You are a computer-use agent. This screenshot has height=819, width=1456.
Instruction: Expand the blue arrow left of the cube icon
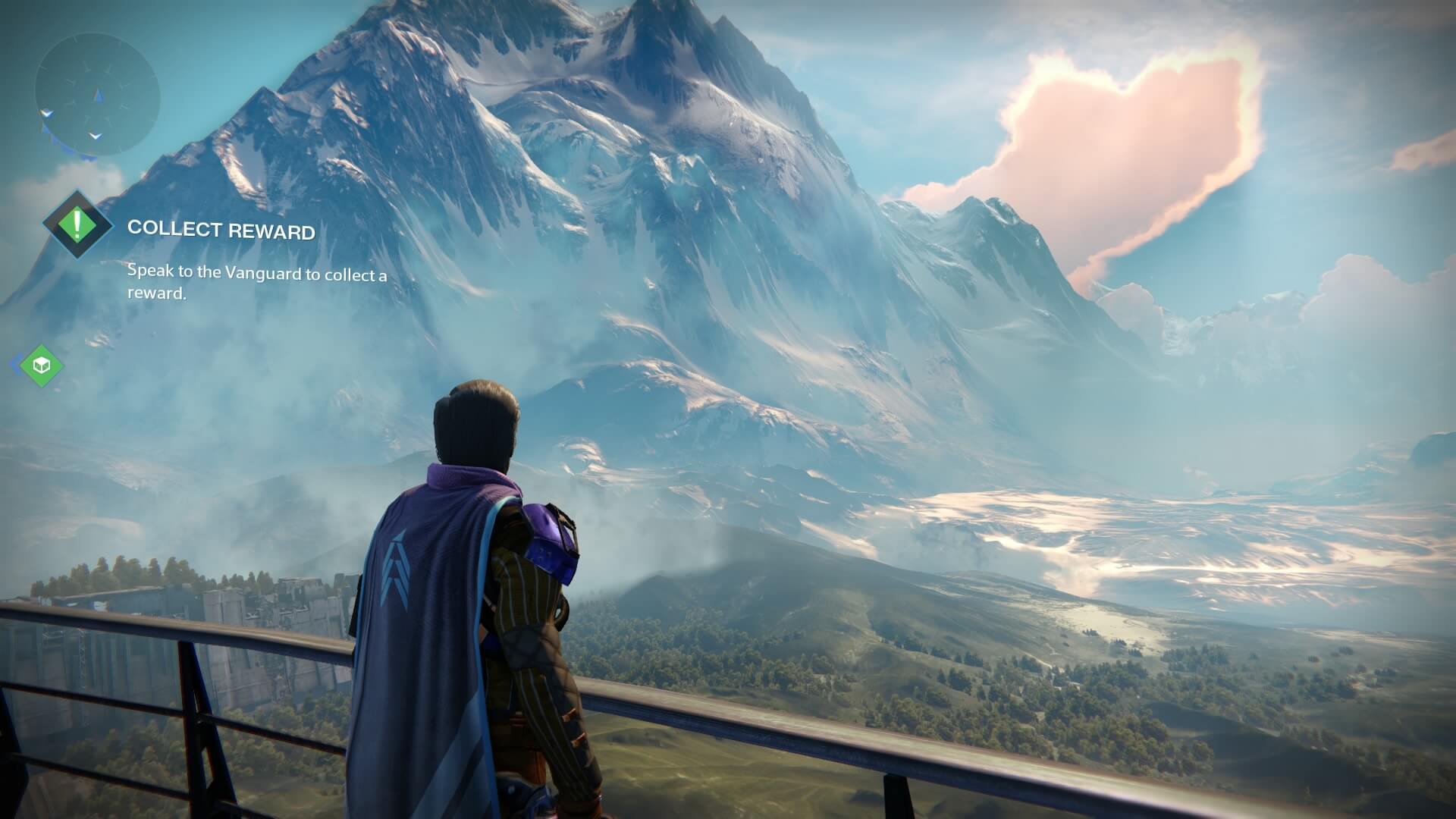point(17,364)
